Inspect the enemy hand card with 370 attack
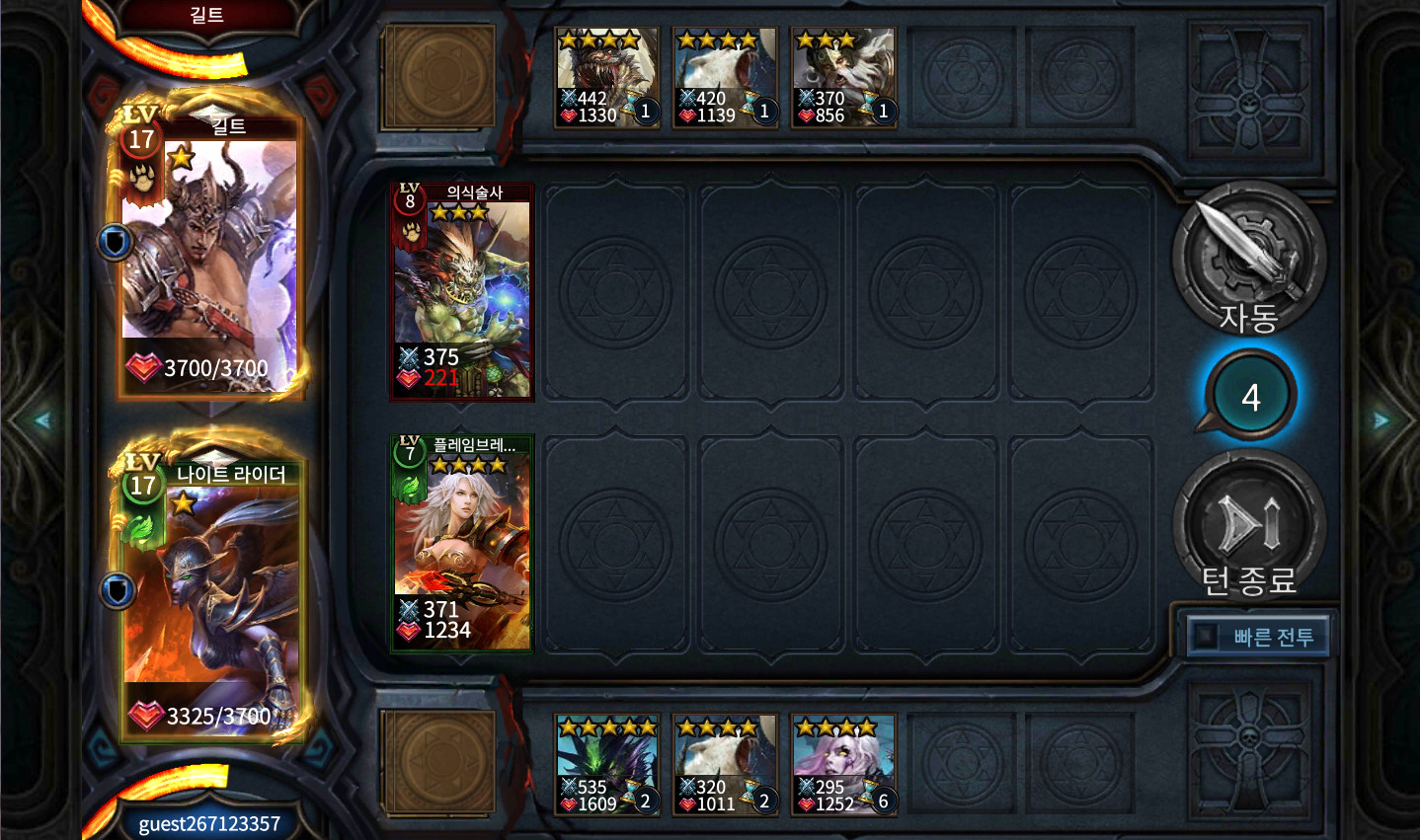Screen dimensions: 1420x840 [844, 77]
